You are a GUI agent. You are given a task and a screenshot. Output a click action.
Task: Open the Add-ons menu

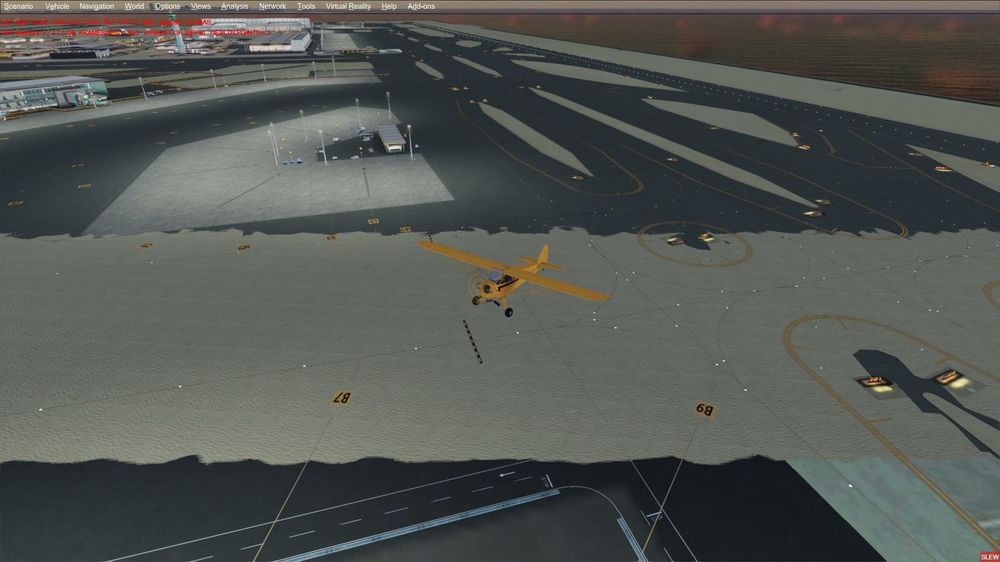(421, 6)
